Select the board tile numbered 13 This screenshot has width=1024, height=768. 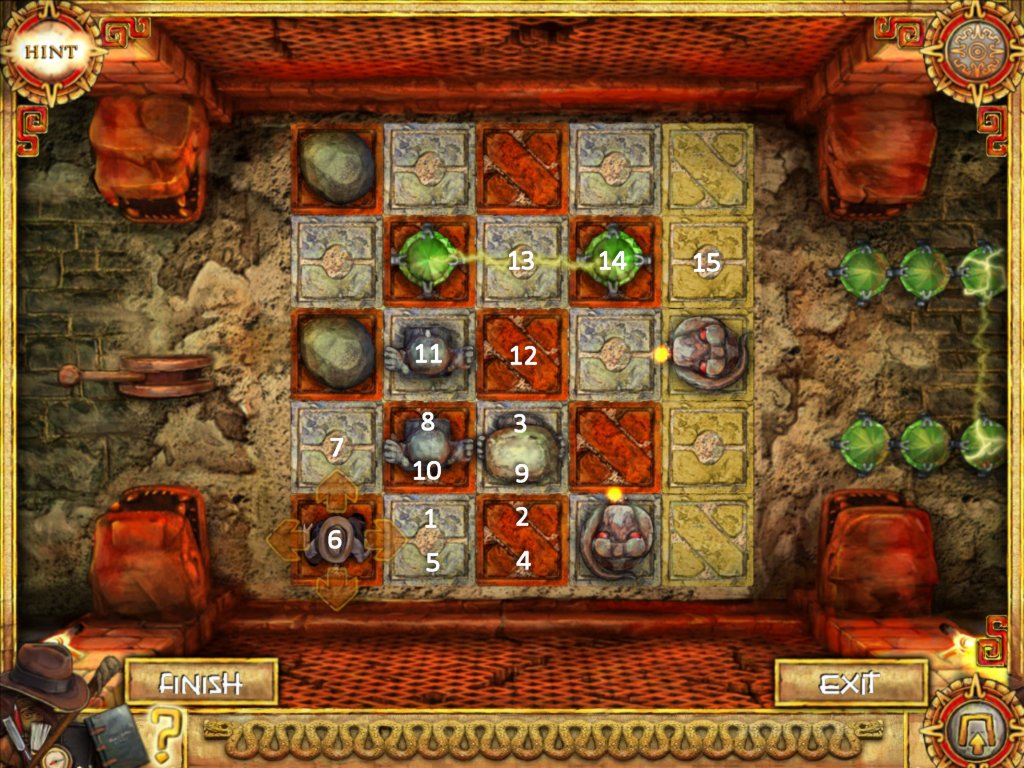click(520, 262)
